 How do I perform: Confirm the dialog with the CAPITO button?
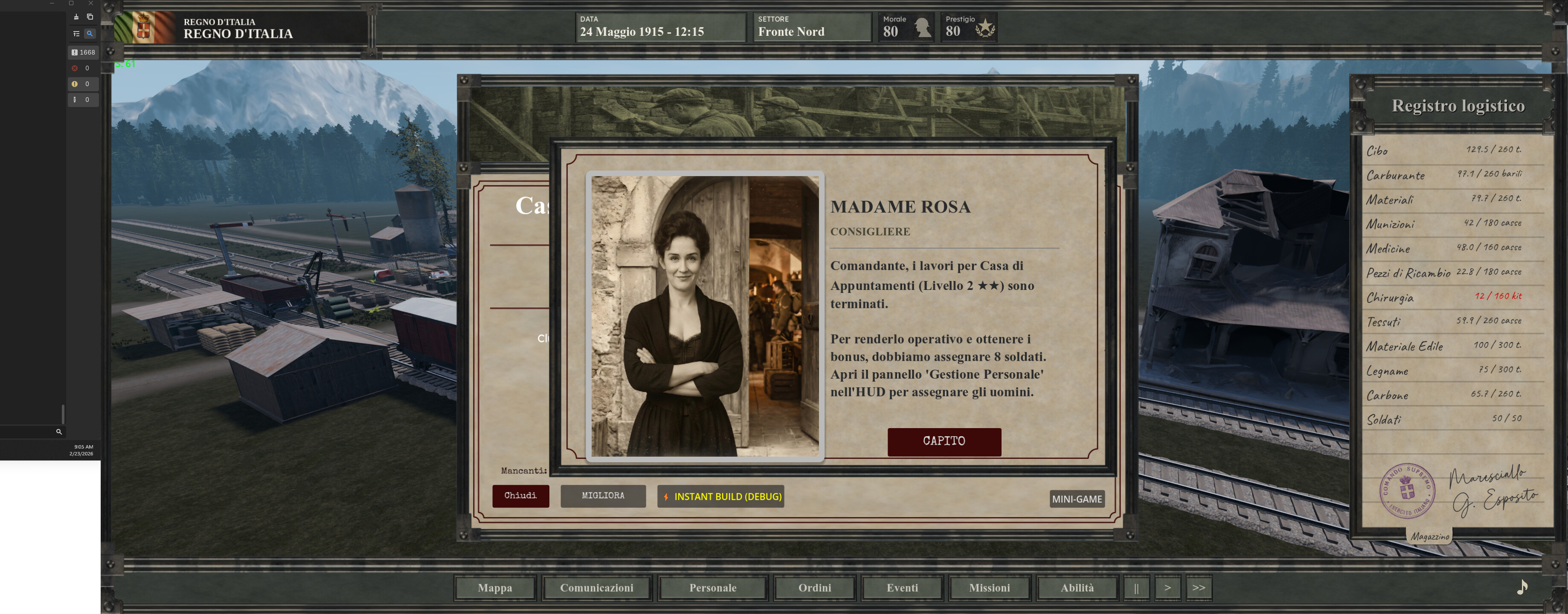pos(944,441)
